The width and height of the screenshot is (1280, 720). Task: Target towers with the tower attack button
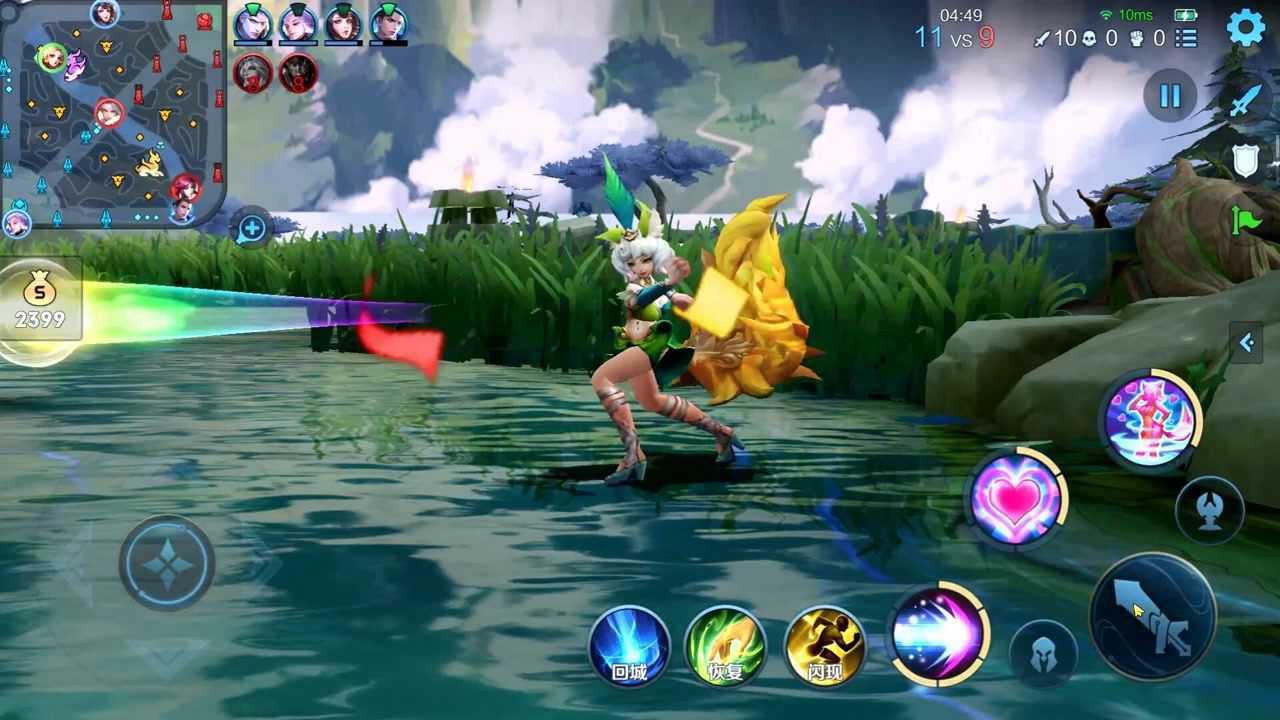(1209, 510)
